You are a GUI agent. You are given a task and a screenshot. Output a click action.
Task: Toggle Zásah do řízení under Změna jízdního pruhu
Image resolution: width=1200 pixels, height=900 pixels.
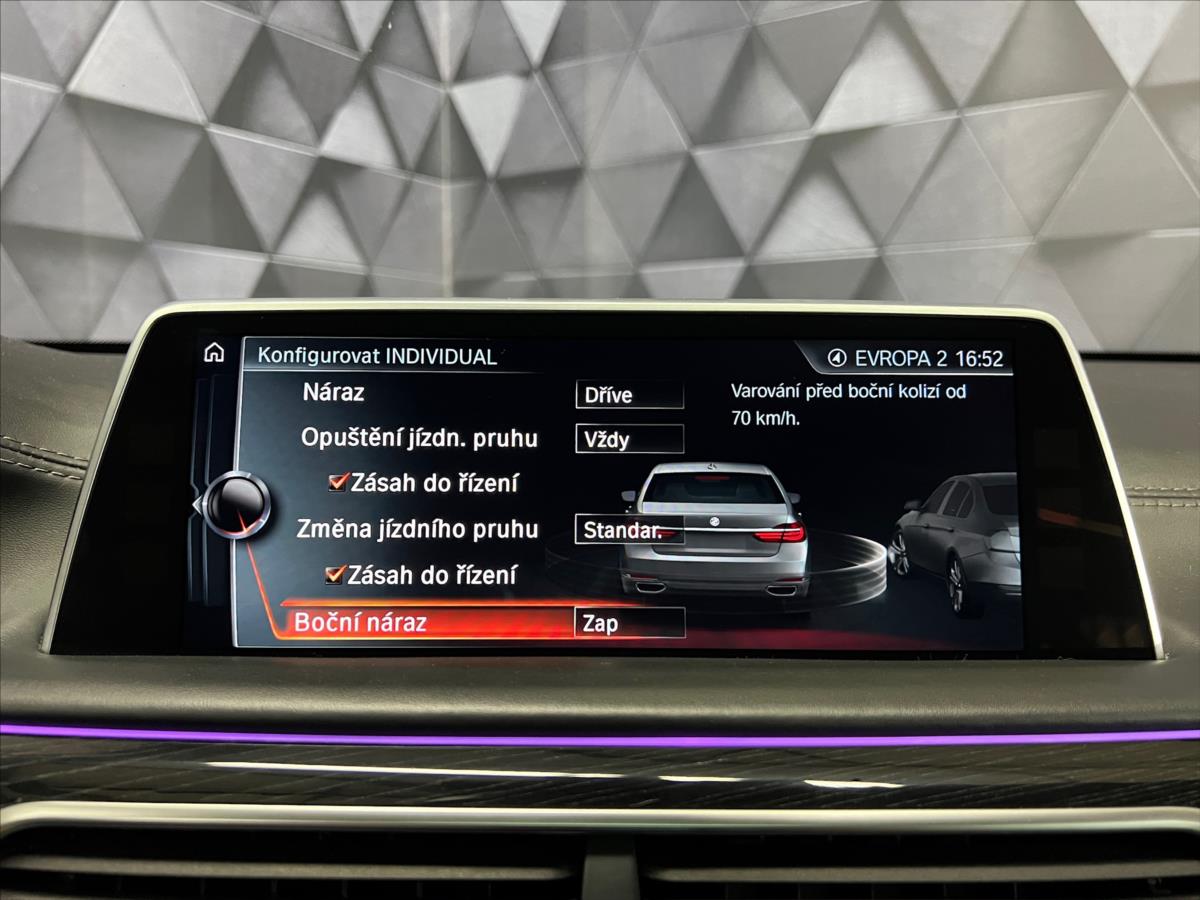tap(335, 575)
